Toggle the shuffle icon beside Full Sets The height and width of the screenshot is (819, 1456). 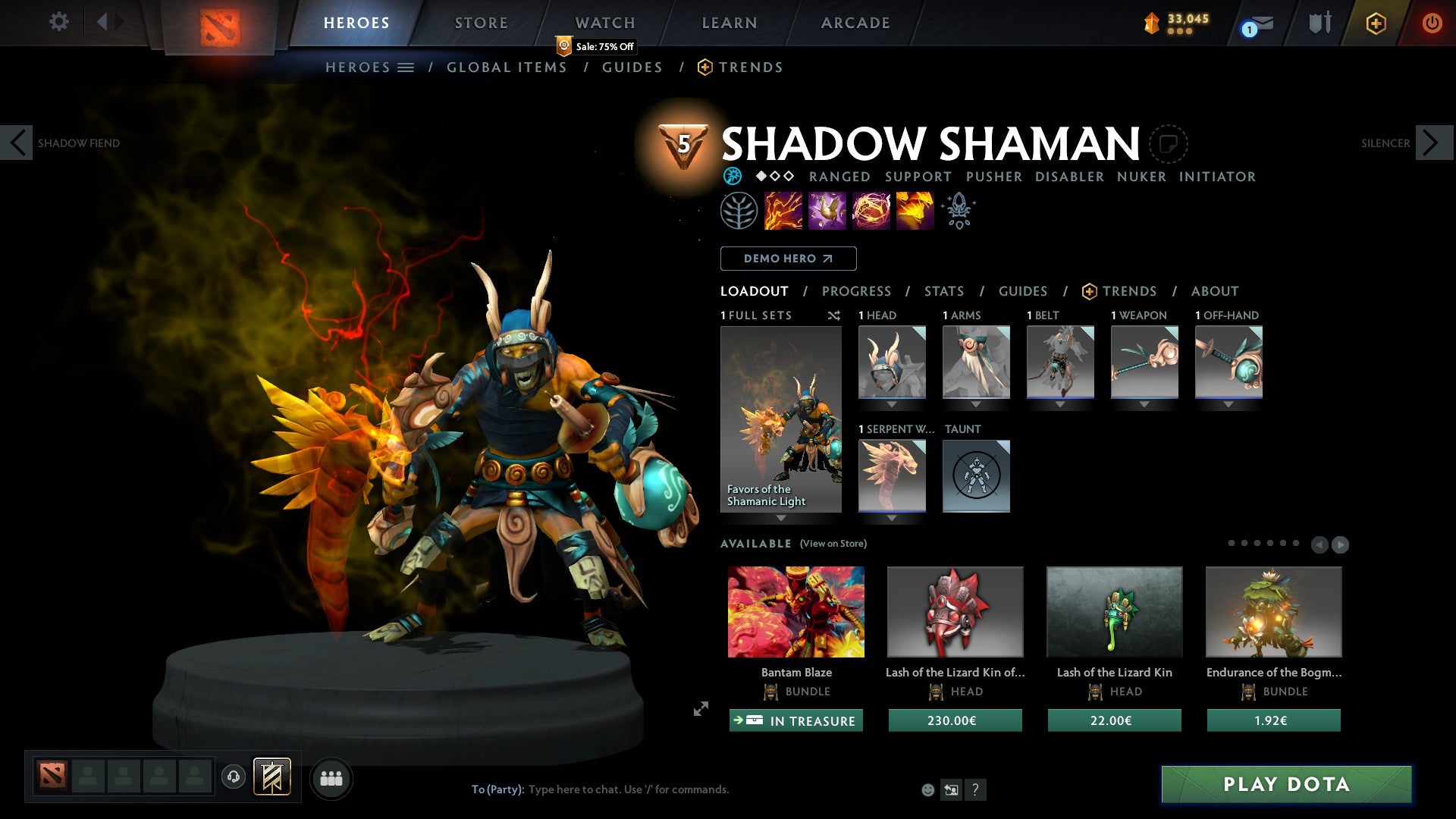pyautogui.click(x=834, y=315)
